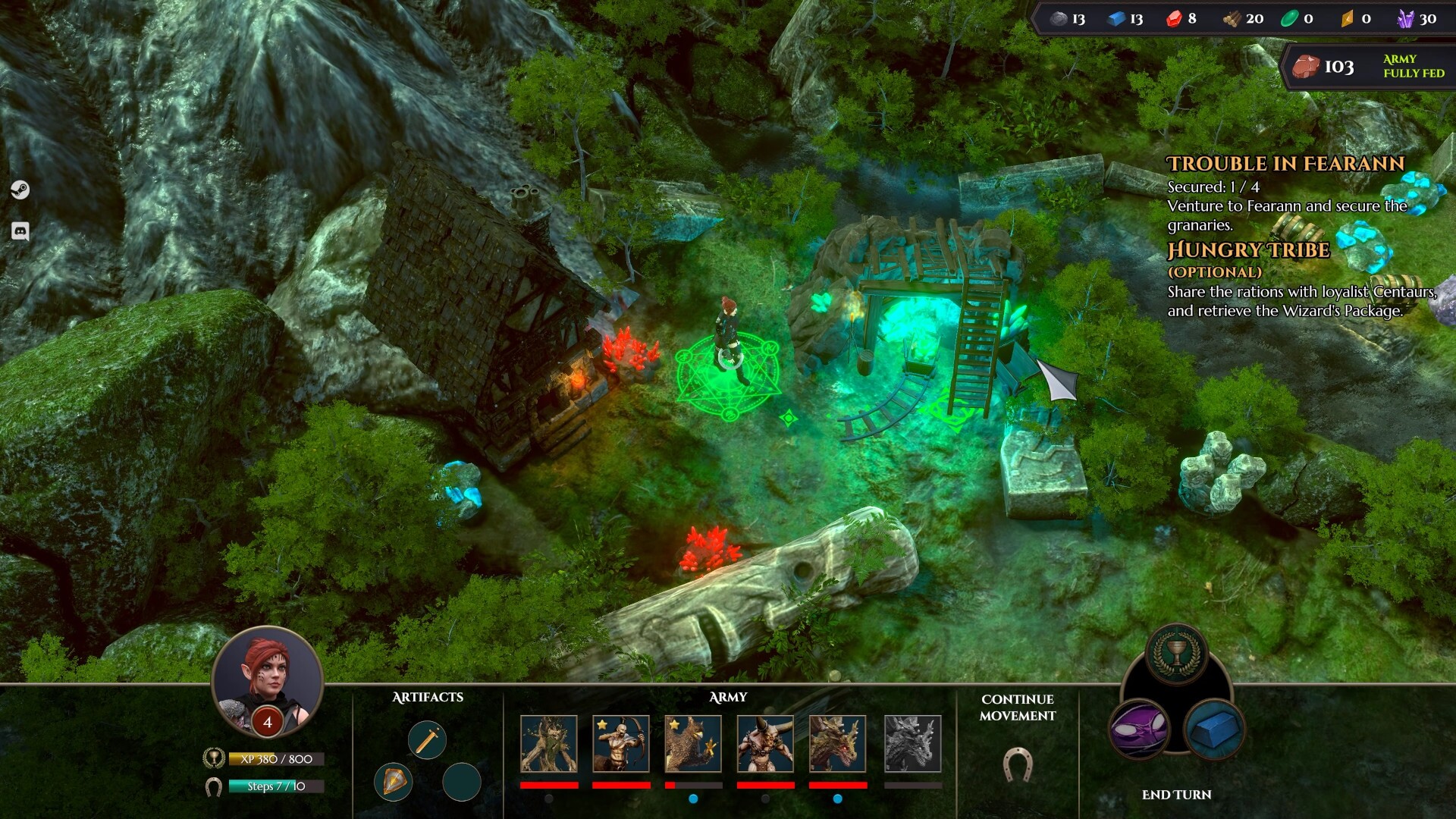The height and width of the screenshot is (819, 1456).
Task: Select the Army section header
Action: tap(729, 696)
